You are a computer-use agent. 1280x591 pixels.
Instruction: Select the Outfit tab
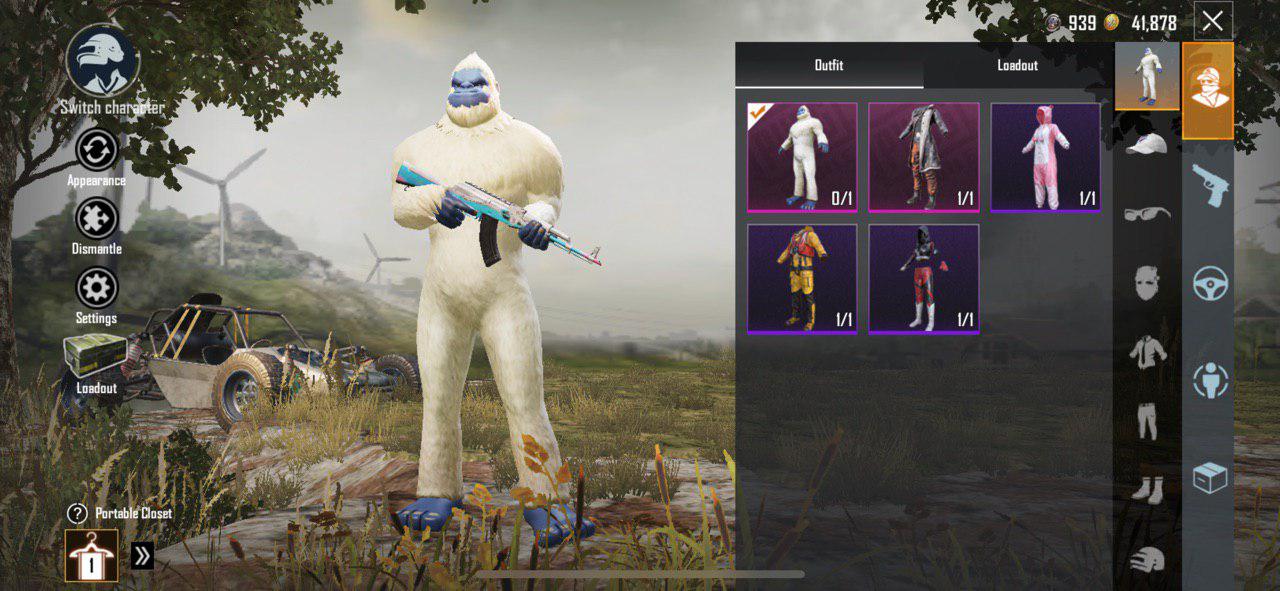tap(828, 65)
